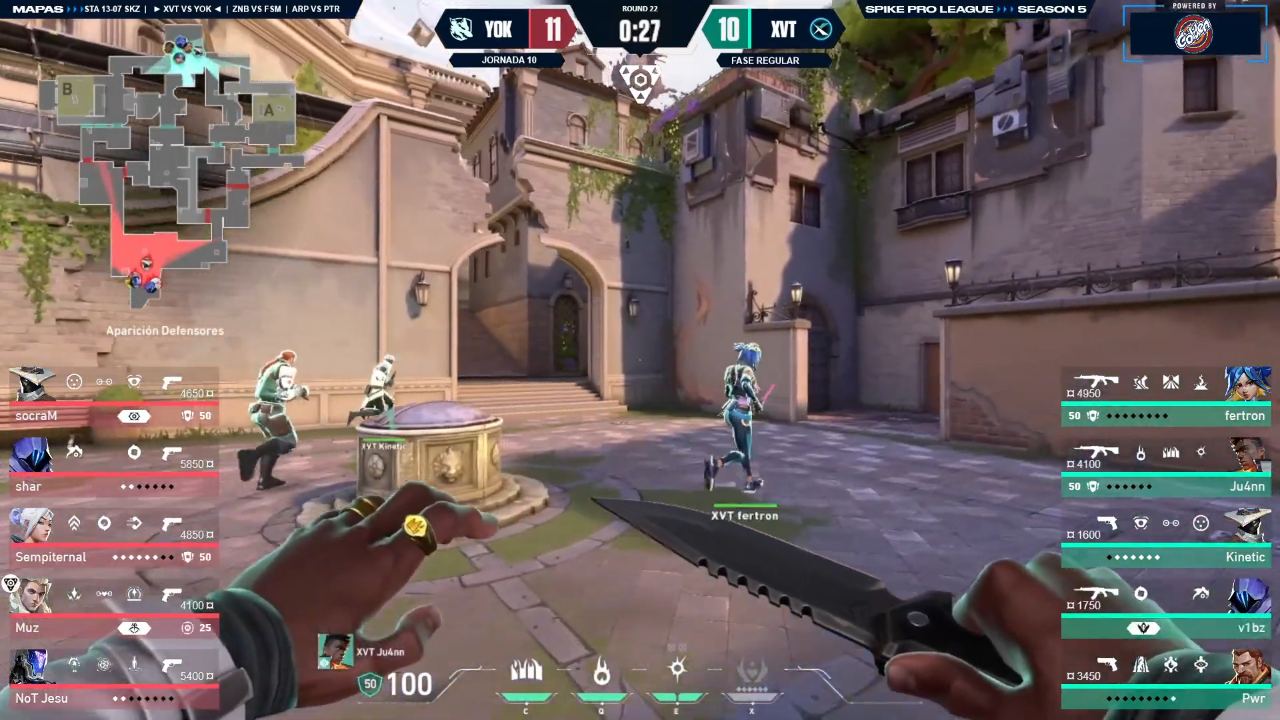Screen dimensions: 1280x720
Task: Pick NoT Jesu's player row
Action: [112, 681]
